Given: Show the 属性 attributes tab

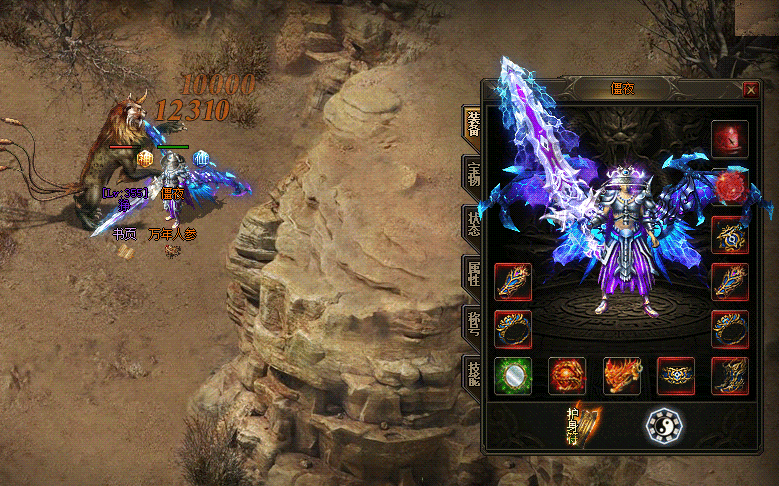Looking at the screenshot, I should [x=472, y=273].
